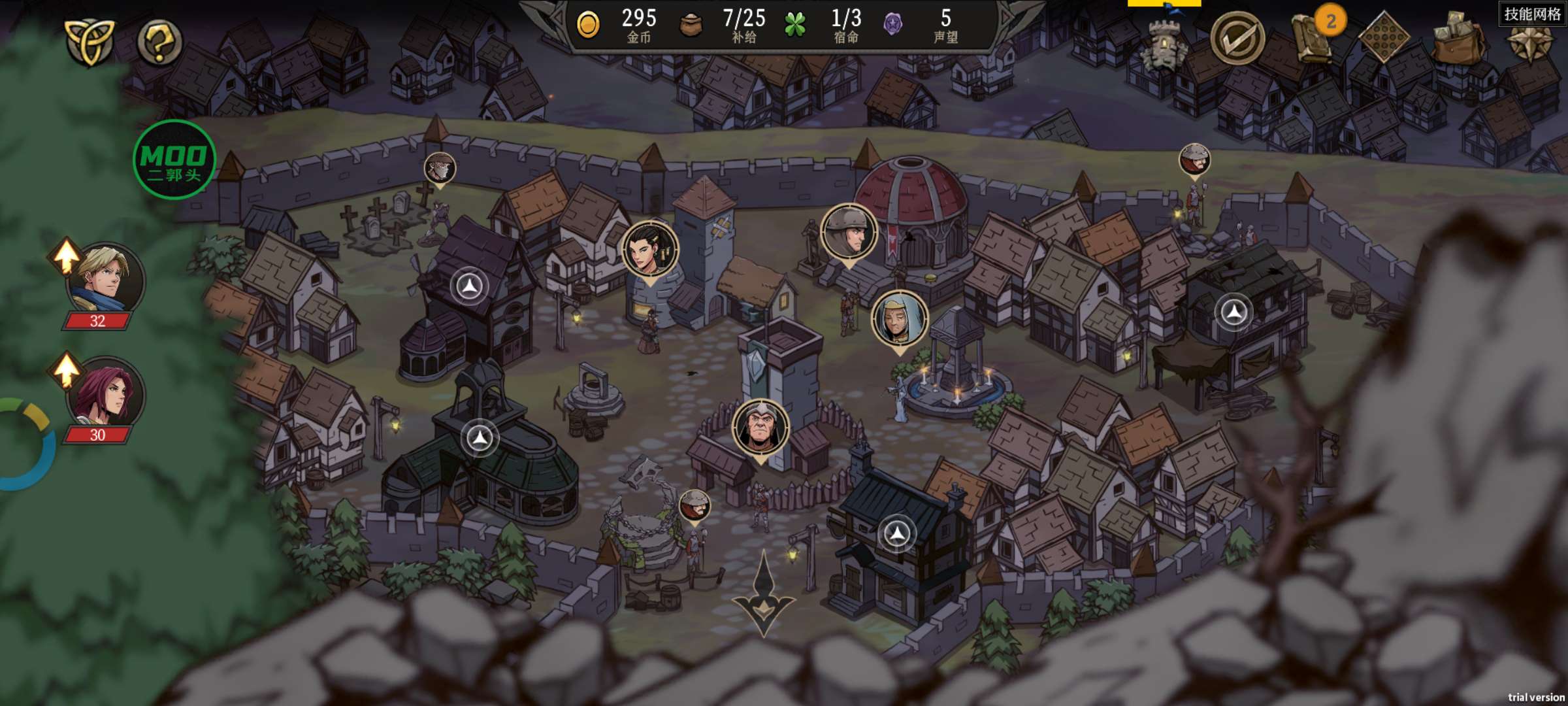The image size is (1568, 706).
Task: Select the blond hero portrait
Action: click(x=105, y=279)
